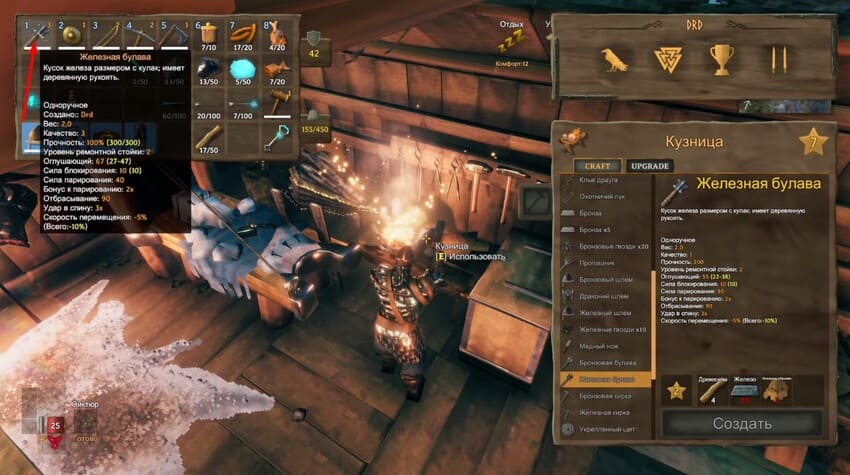Choose Бронзовая булава in recipe list
This screenshot has width=850, height=475.
pos(606,361)
